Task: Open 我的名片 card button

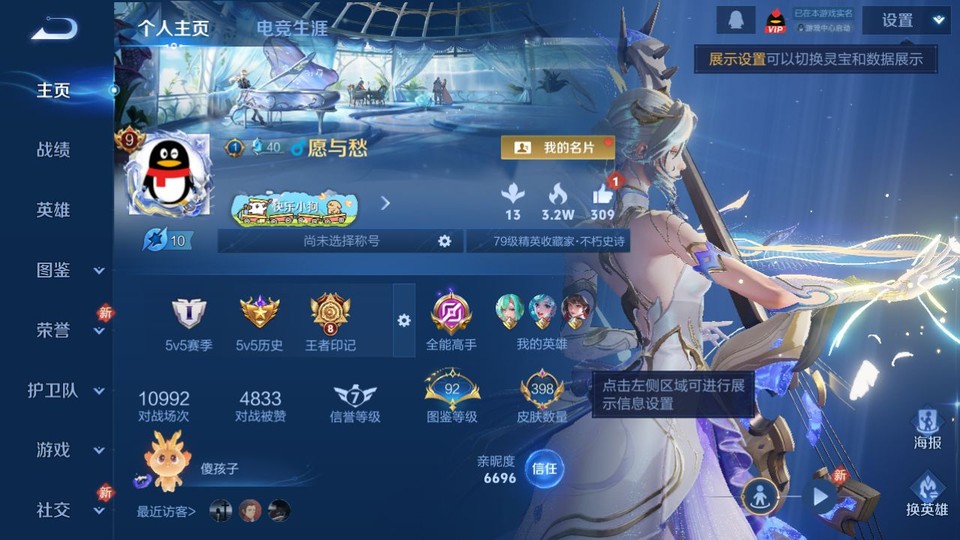Action: [557, 148]
